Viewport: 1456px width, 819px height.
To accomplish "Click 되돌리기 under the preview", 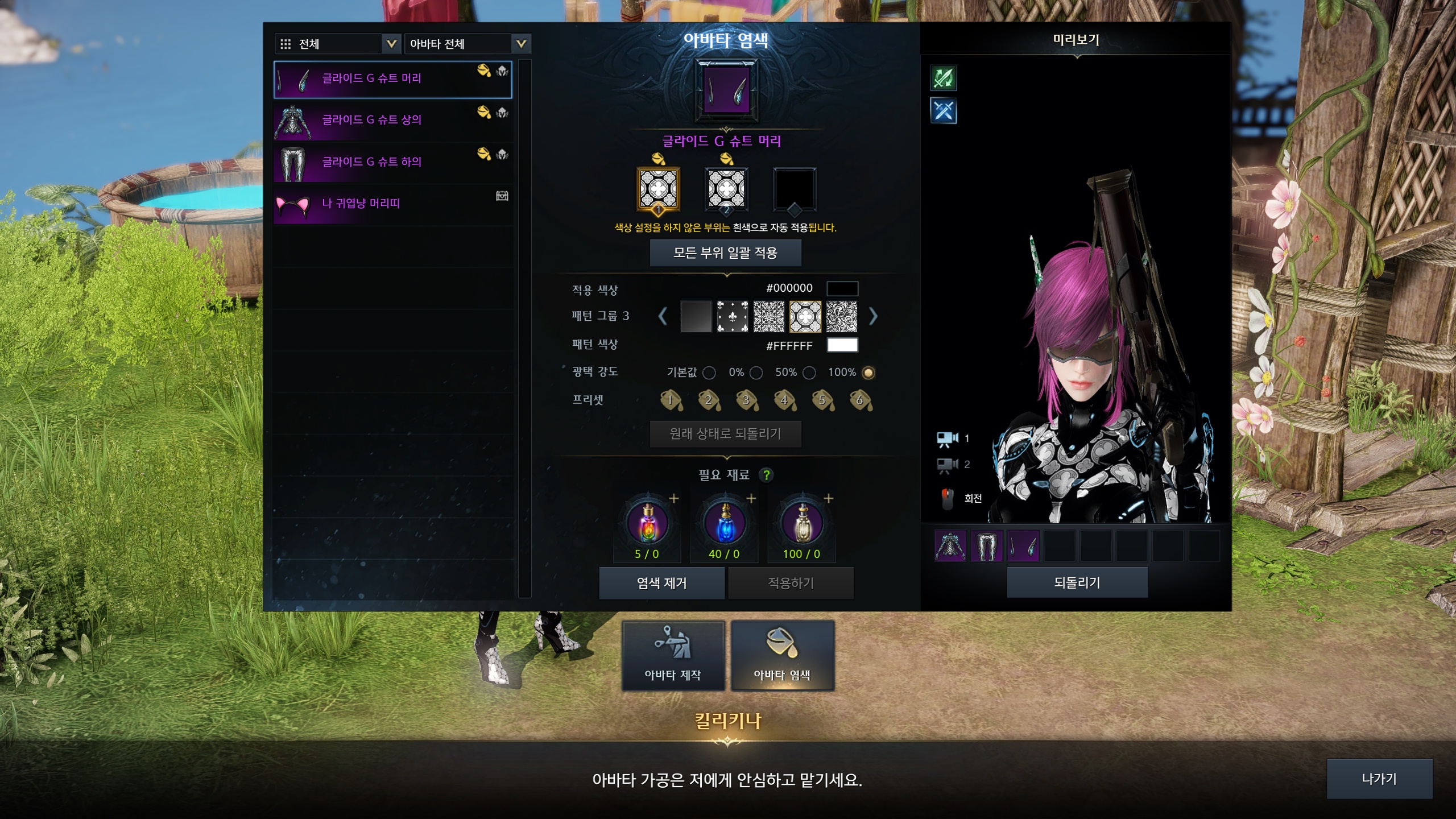I will point(1077,582).
